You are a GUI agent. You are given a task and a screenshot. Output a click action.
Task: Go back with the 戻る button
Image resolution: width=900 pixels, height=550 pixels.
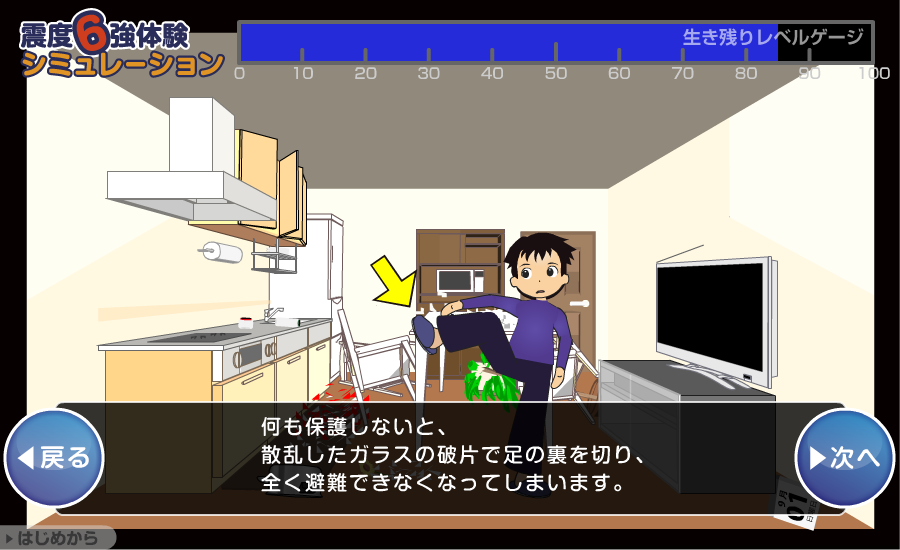55,458
